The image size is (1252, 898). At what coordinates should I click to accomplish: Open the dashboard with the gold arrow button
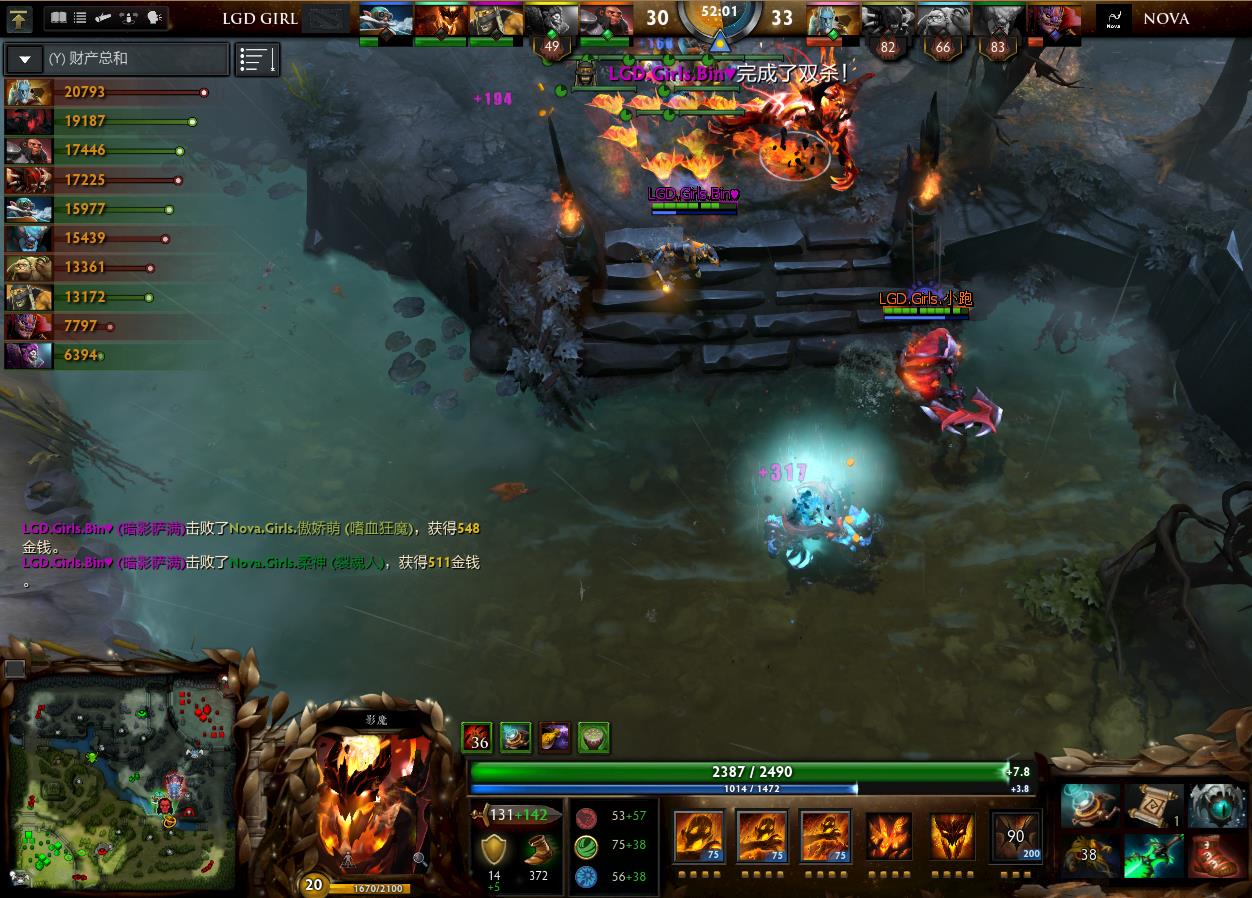[20, 18]
